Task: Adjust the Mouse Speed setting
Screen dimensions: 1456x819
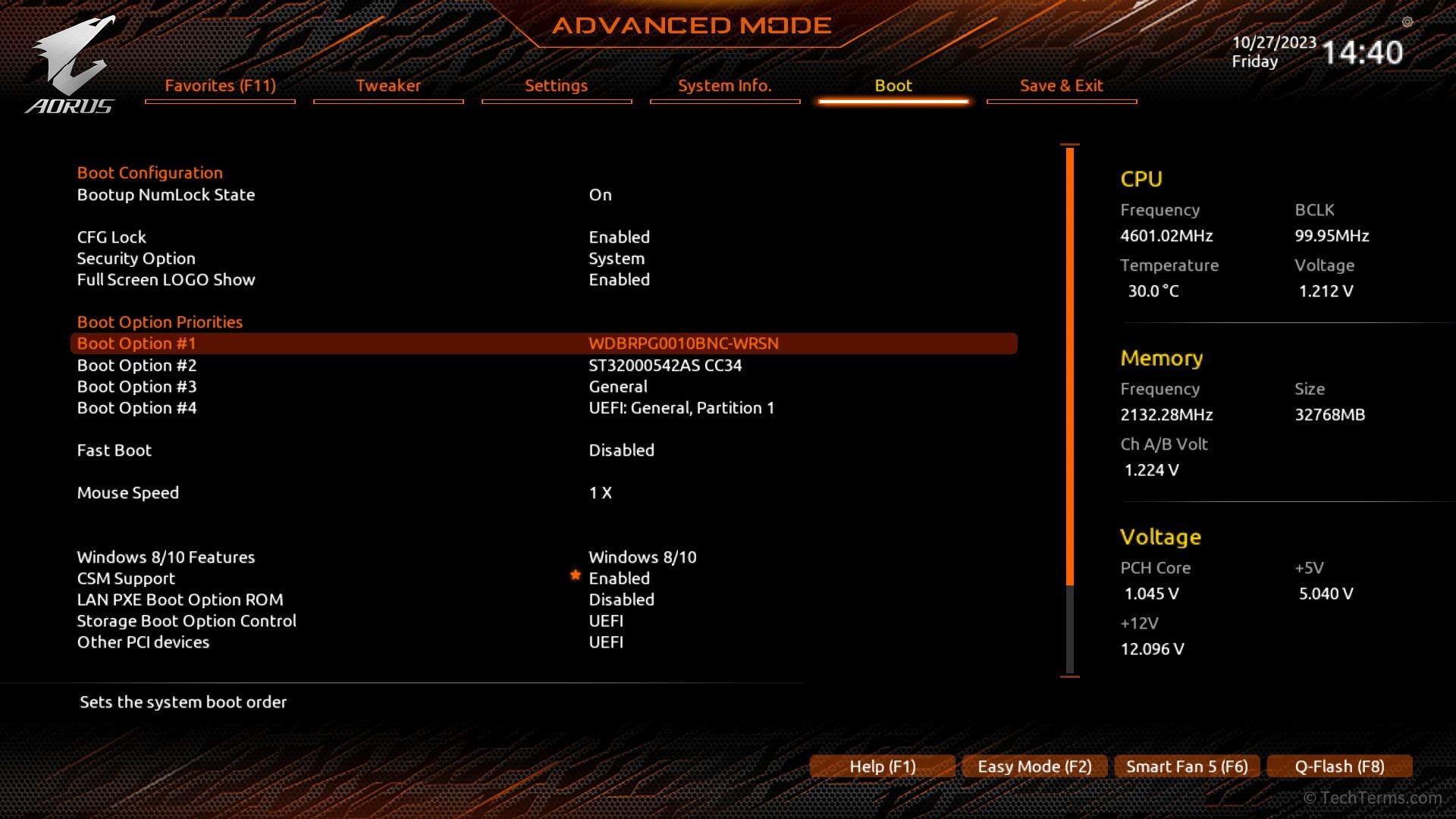Action: (x=127, y=493)
